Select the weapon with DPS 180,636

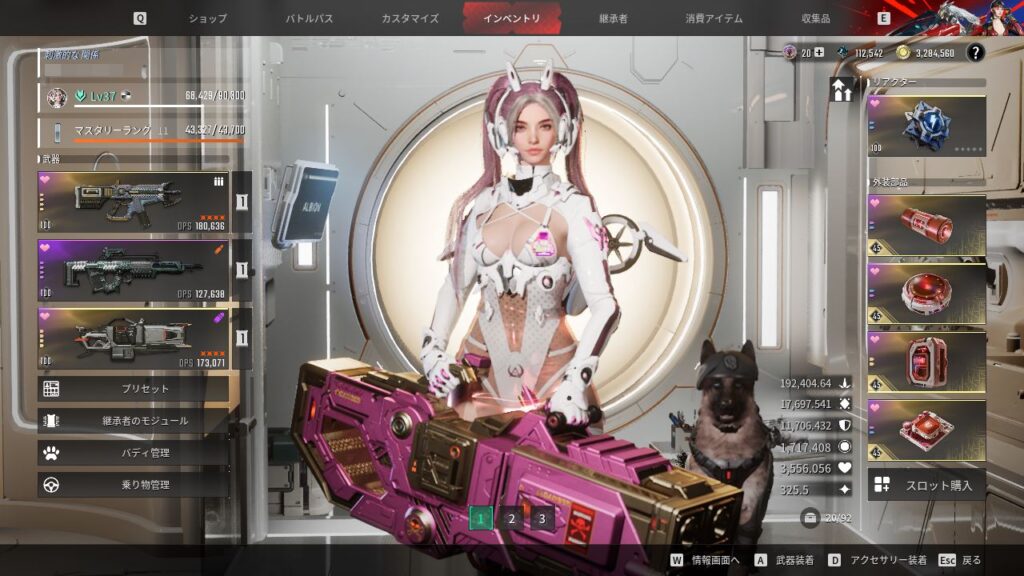133,202
